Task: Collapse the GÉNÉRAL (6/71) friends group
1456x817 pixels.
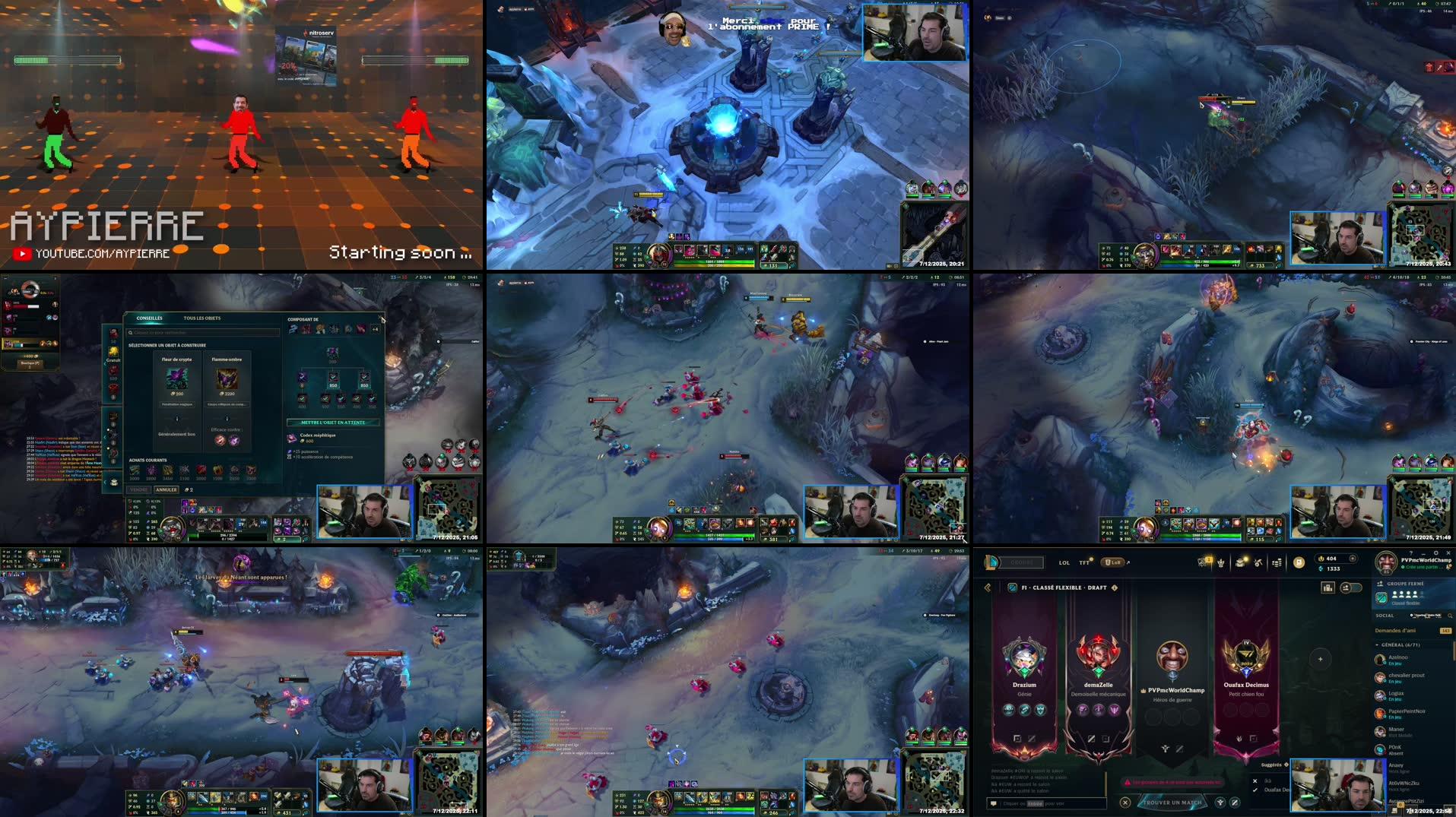Action: 1377,645
